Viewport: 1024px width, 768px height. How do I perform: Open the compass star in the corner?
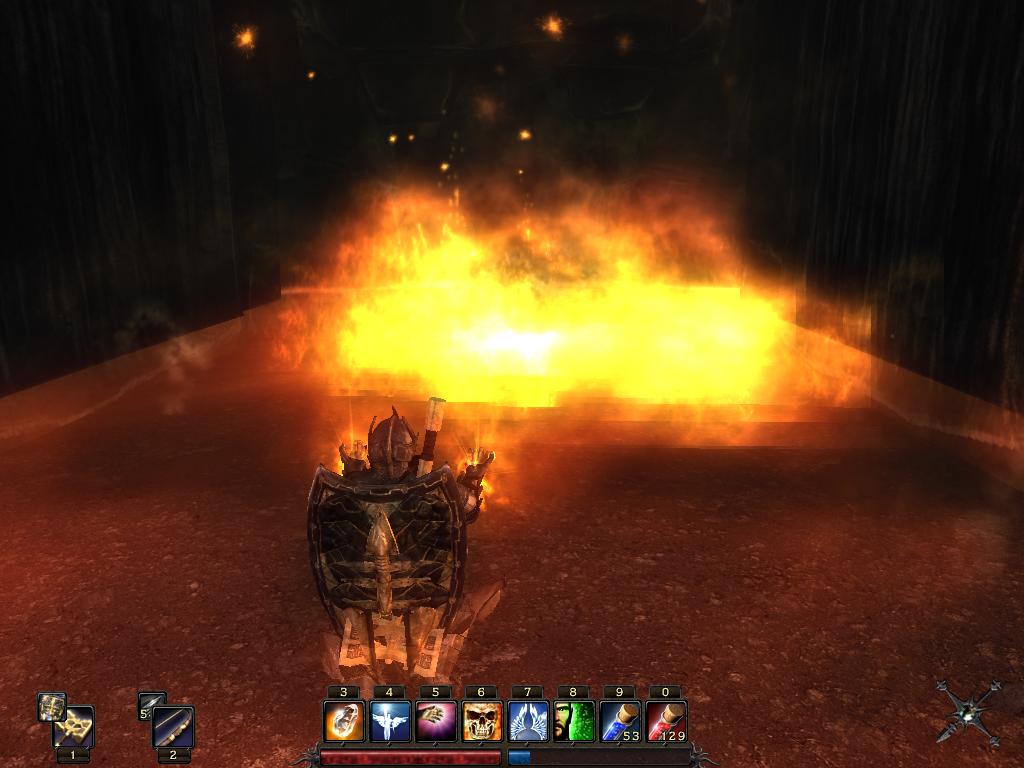pos(968,712)
